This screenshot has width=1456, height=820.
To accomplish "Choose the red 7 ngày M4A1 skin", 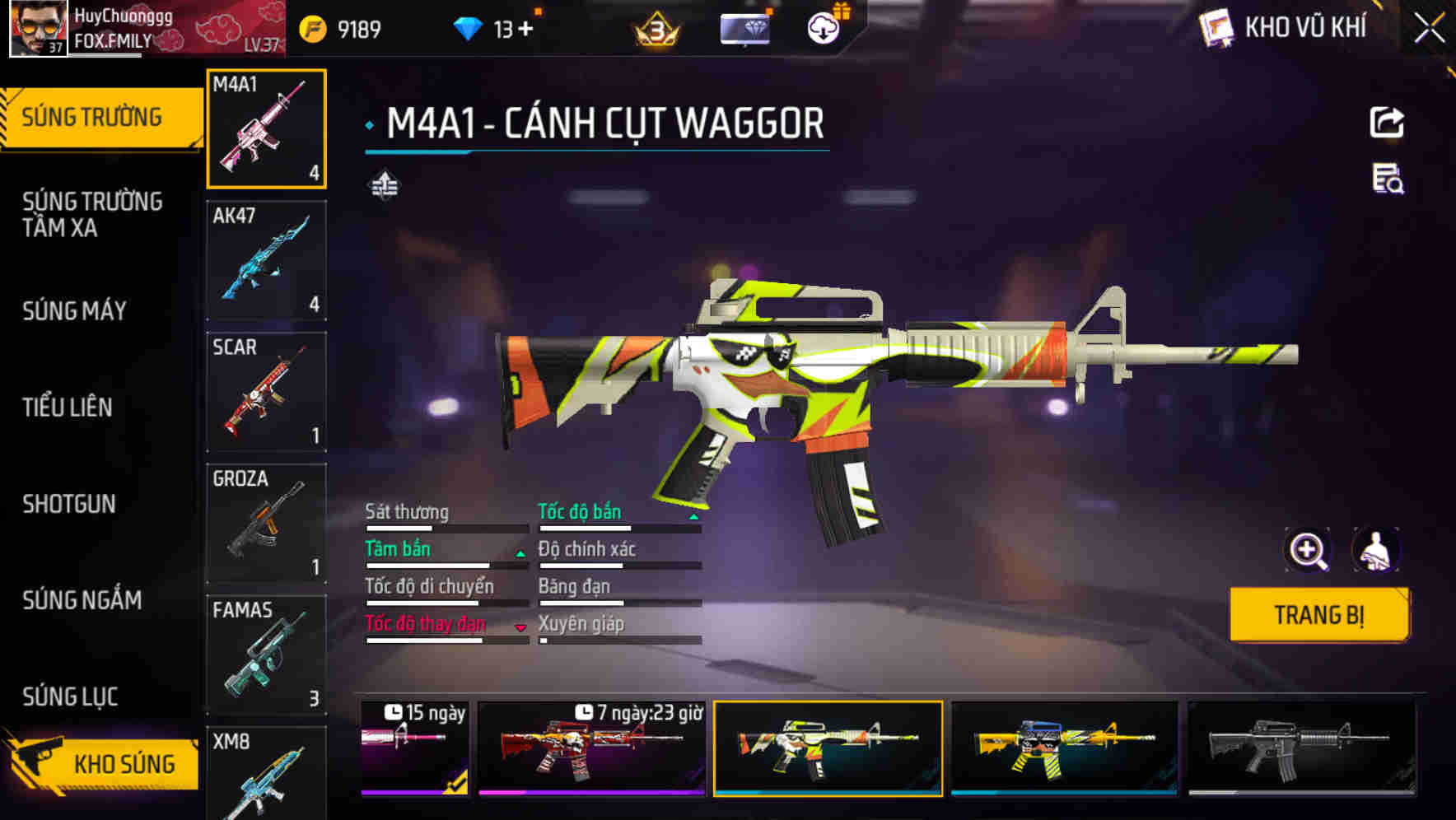I will (591, 748).
